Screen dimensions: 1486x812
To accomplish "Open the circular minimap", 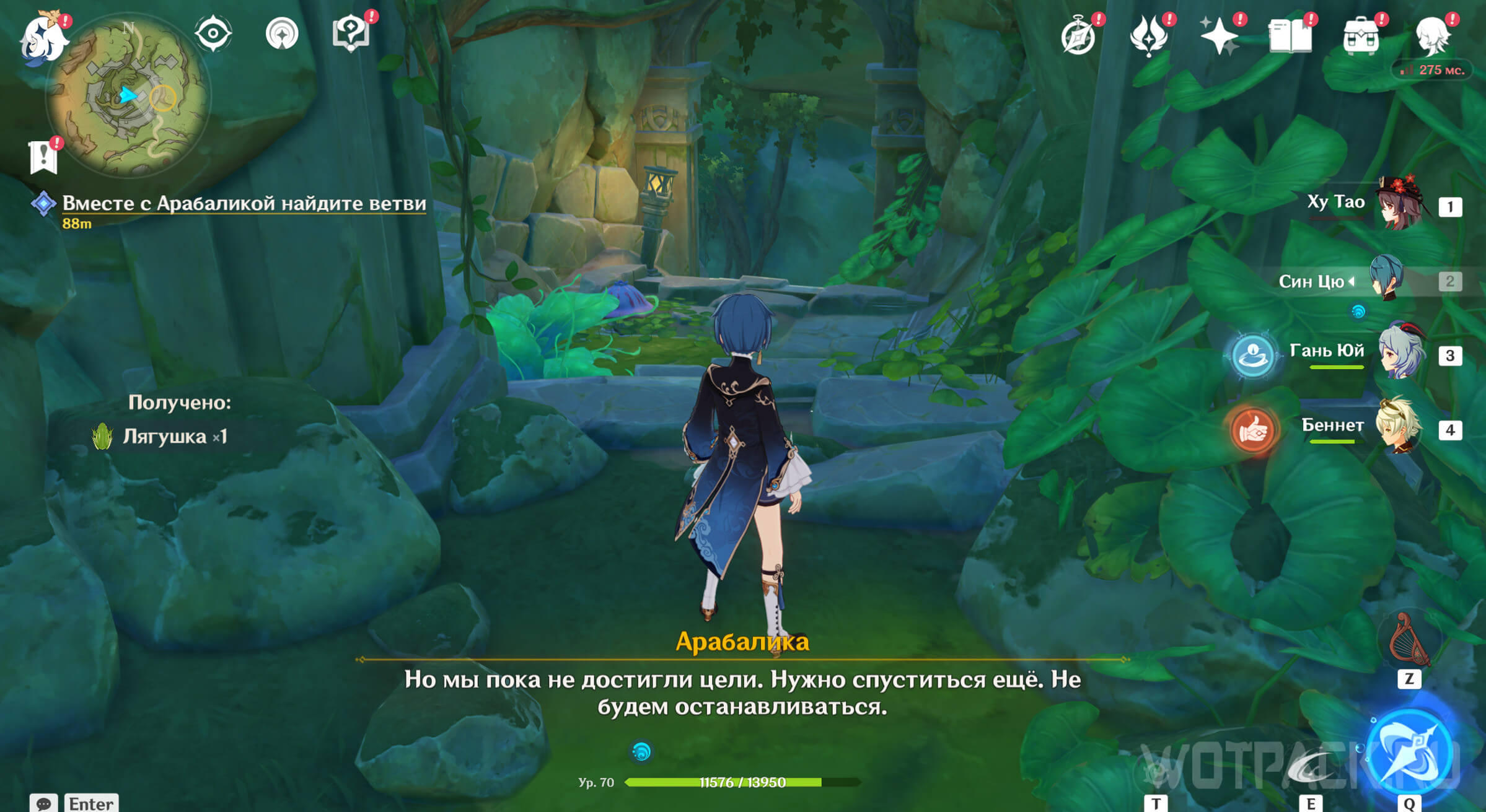I will pyautogui.click(x=128, y=97).
